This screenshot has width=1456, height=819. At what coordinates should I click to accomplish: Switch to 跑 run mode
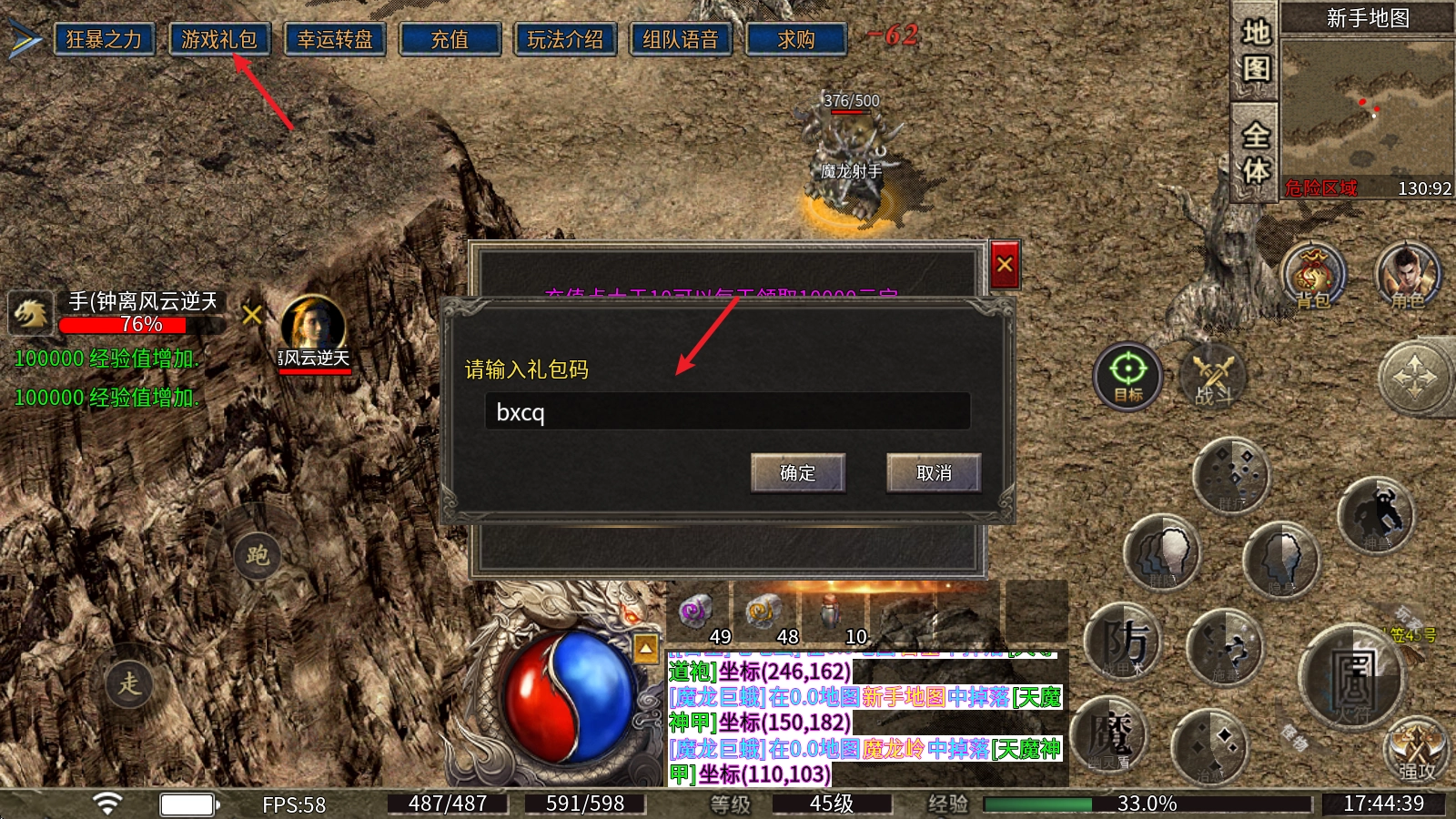pyautogui.click(x=258, y=555)
